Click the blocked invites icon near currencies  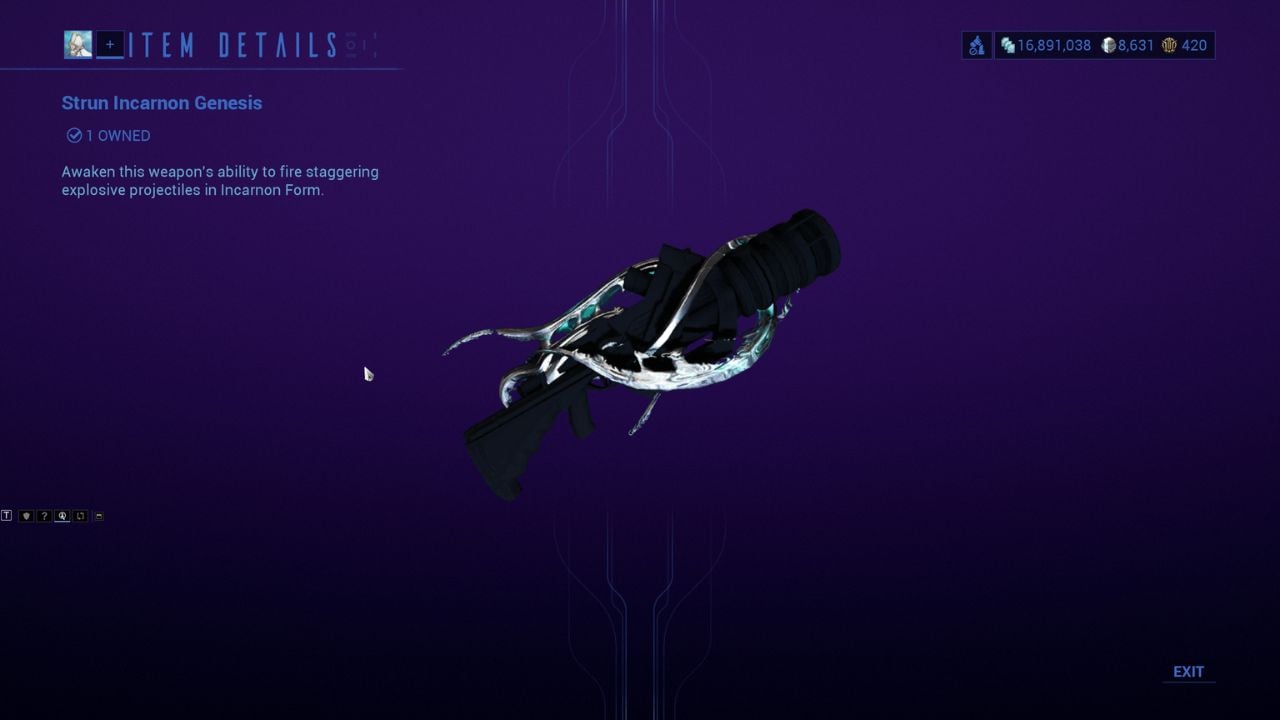pos(976,45)
